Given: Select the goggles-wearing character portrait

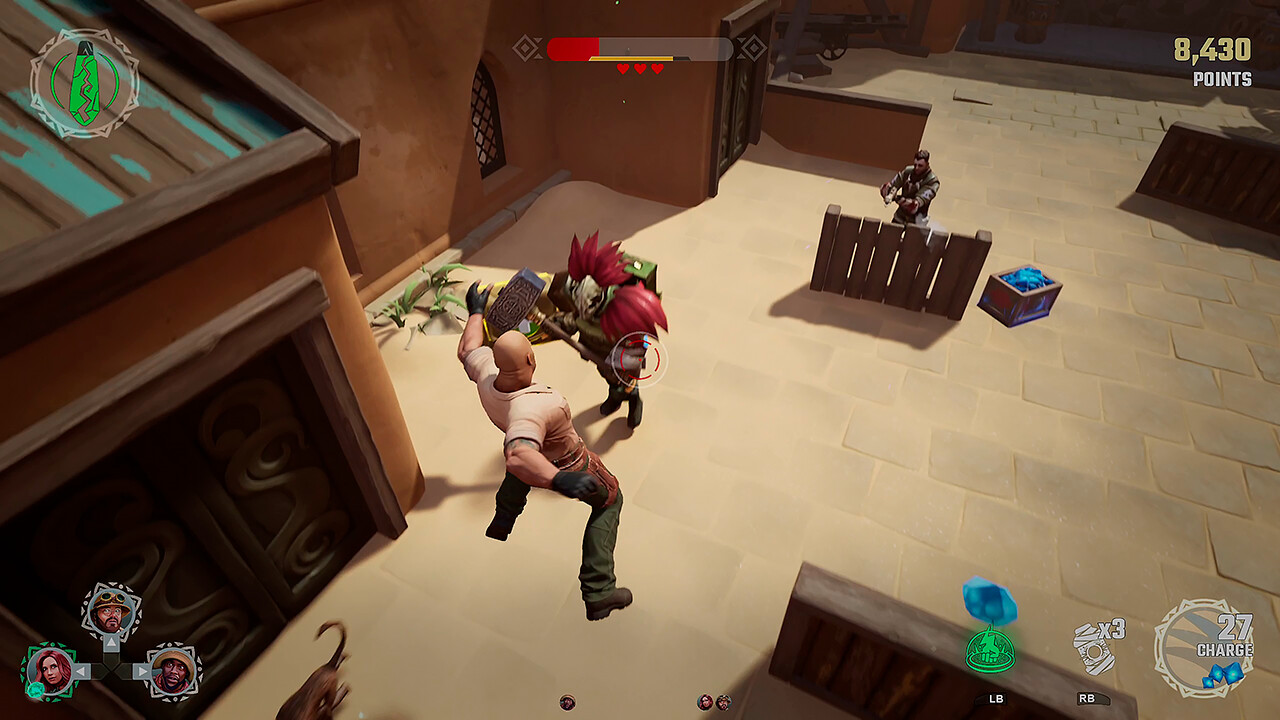Looking at the screenshot, I should click(x=111, y=611).
